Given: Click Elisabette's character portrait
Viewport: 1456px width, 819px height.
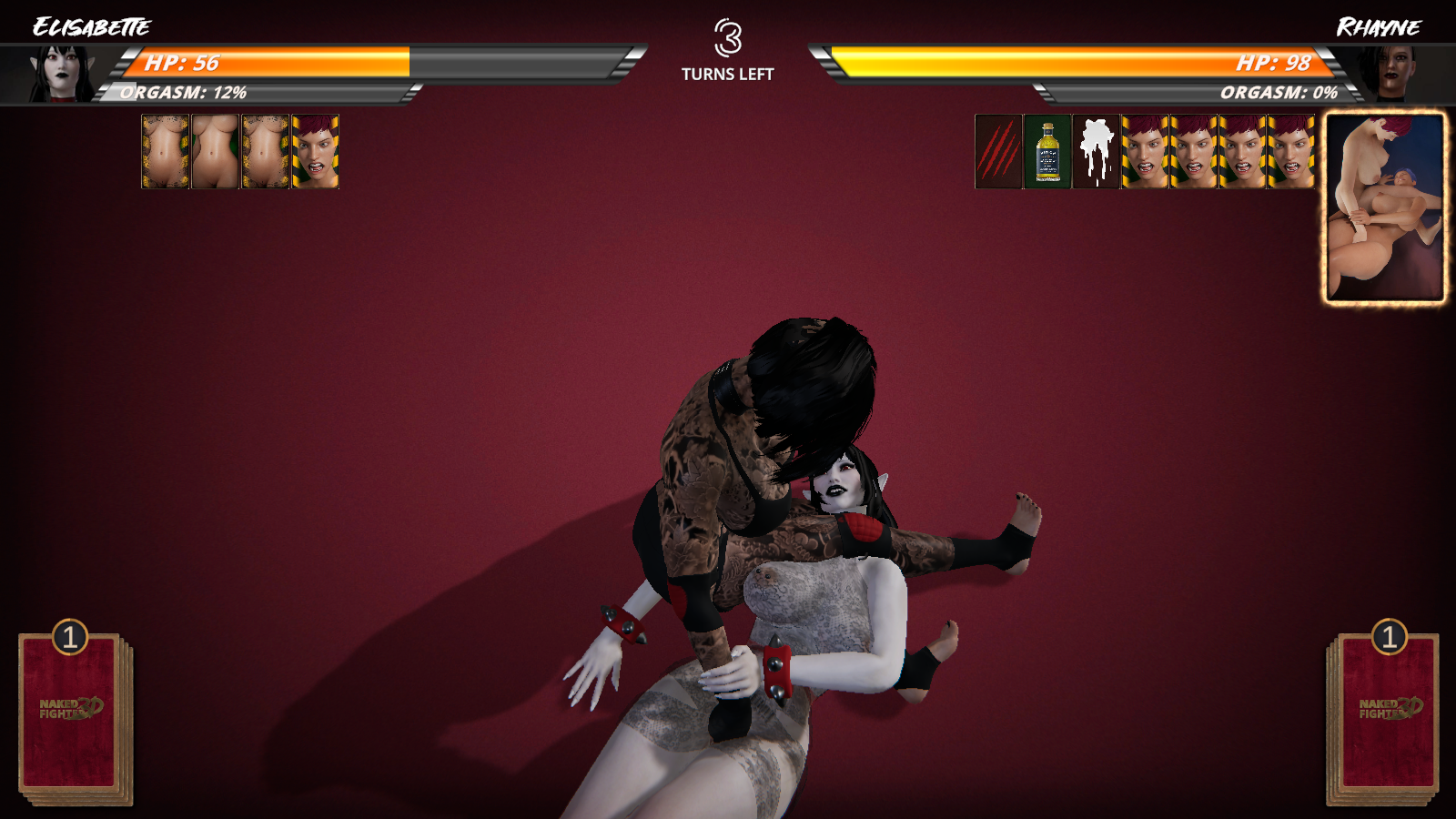Looking at the screenshot, I should [62, 73].
